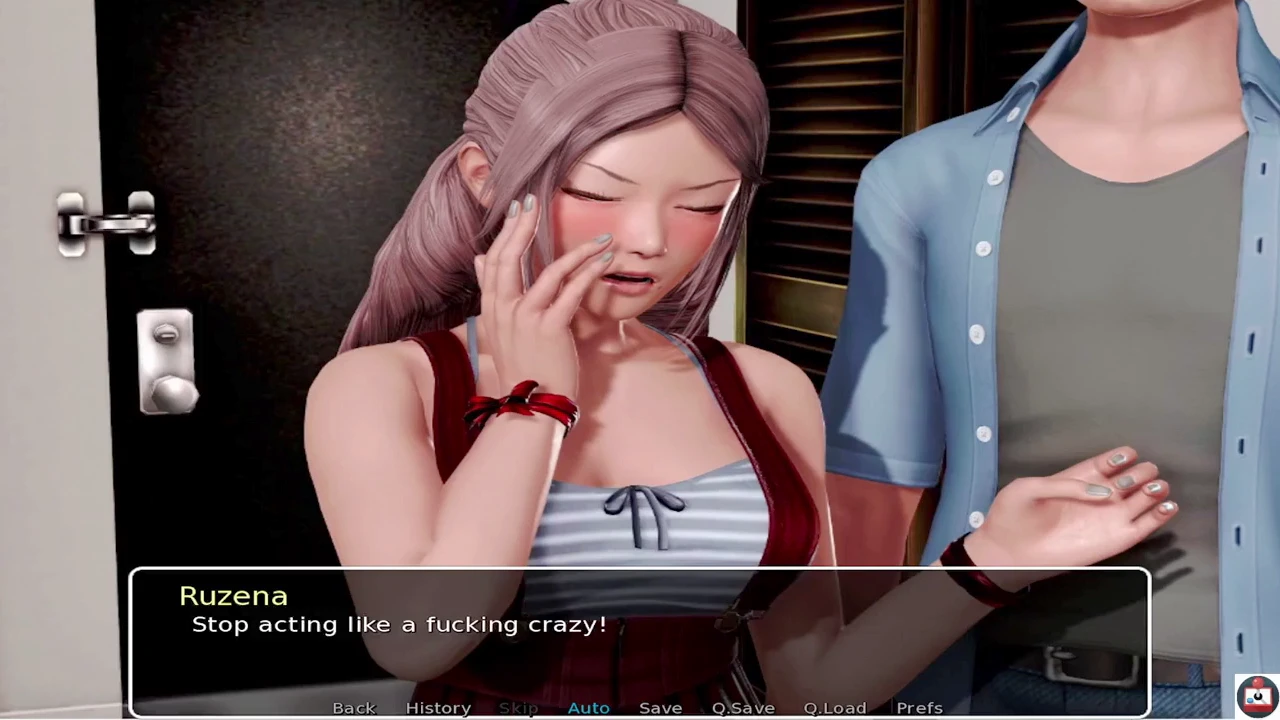Toggle Auto-advance mode
Screen dimensions: 1280x720
click(588, 708)
